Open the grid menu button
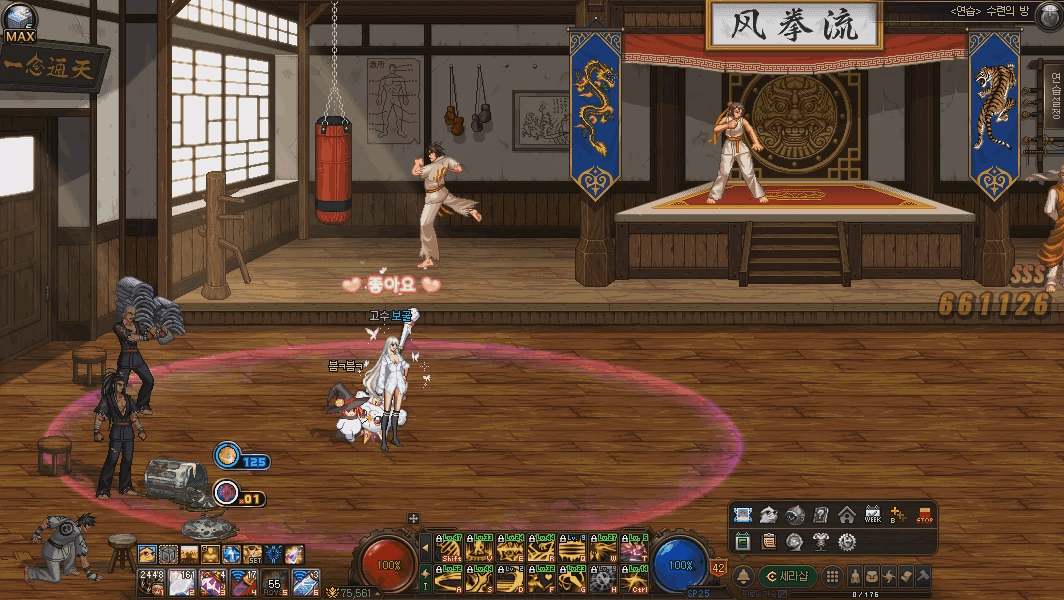The image size is (1064, 600). [832, 576]
